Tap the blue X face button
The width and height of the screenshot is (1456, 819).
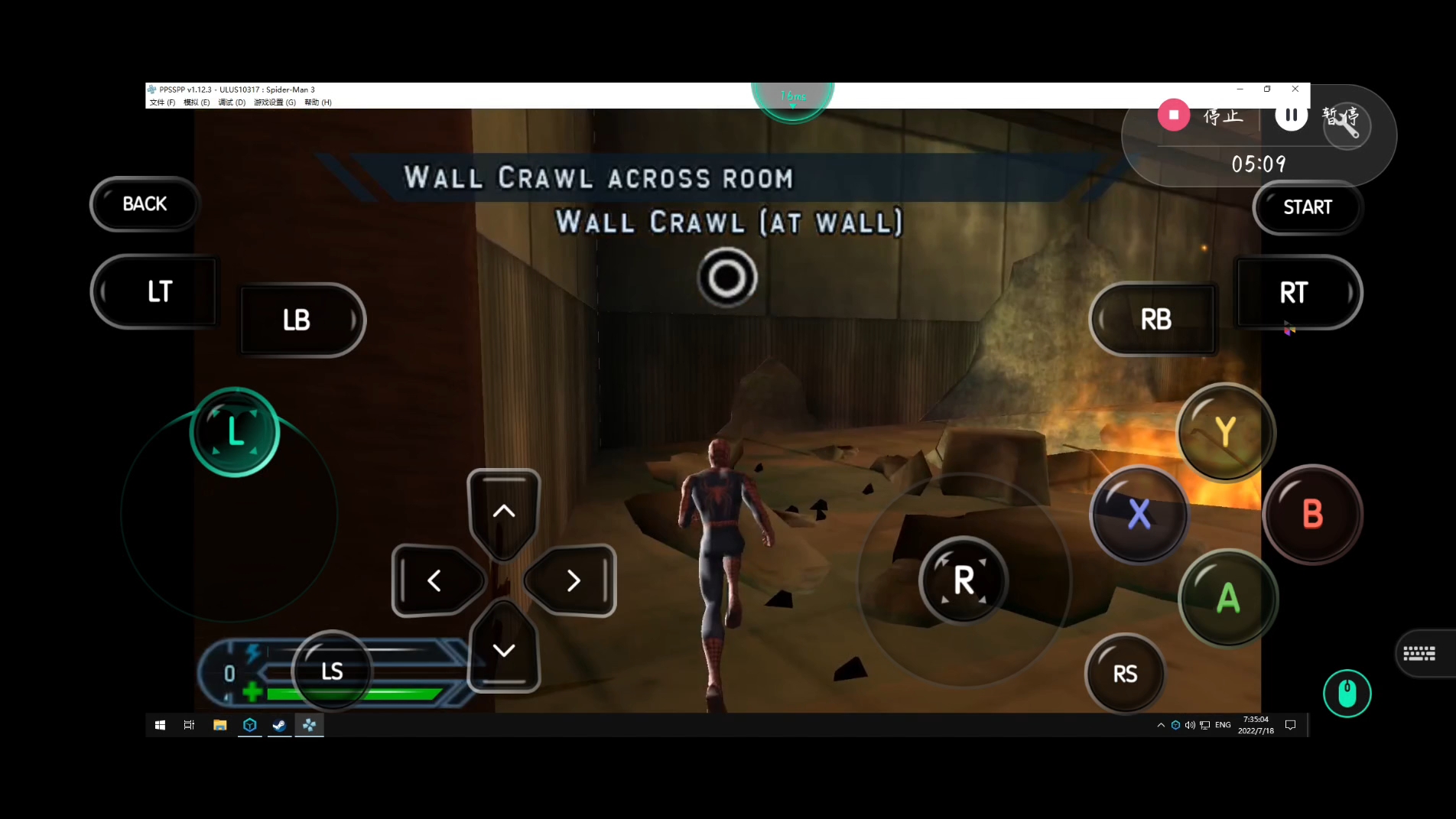pyautogui.click(x=1139, y=514)
